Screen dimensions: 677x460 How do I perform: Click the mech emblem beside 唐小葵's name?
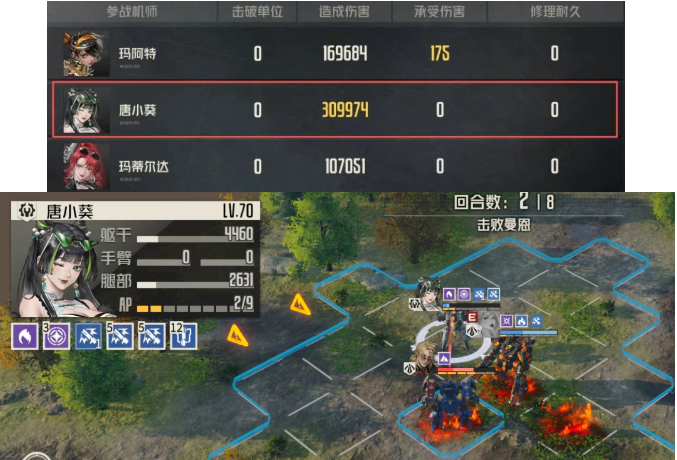tap(25, 211)
